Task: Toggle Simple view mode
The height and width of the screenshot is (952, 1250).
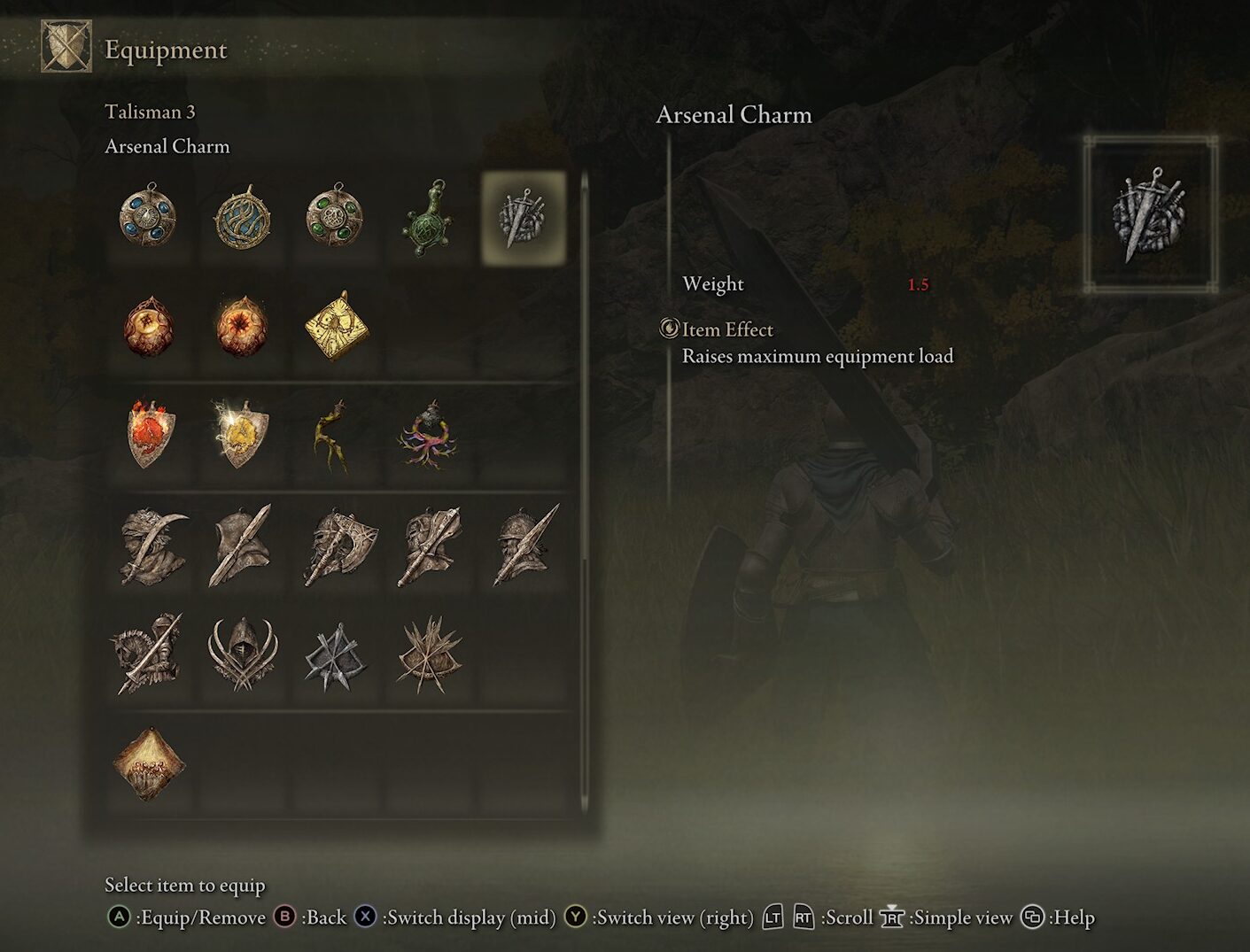Action: (x=893, y=917)
